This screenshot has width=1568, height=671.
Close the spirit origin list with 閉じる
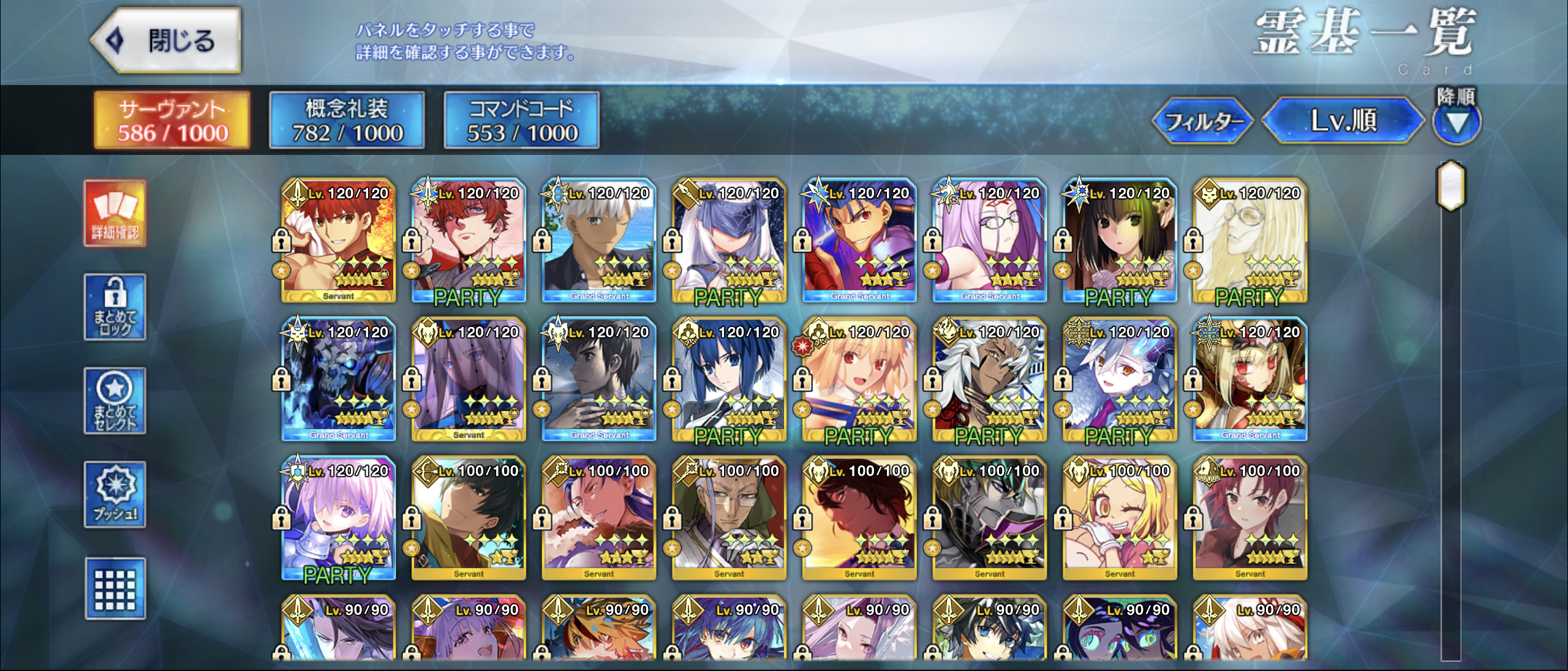pos(167,40)
